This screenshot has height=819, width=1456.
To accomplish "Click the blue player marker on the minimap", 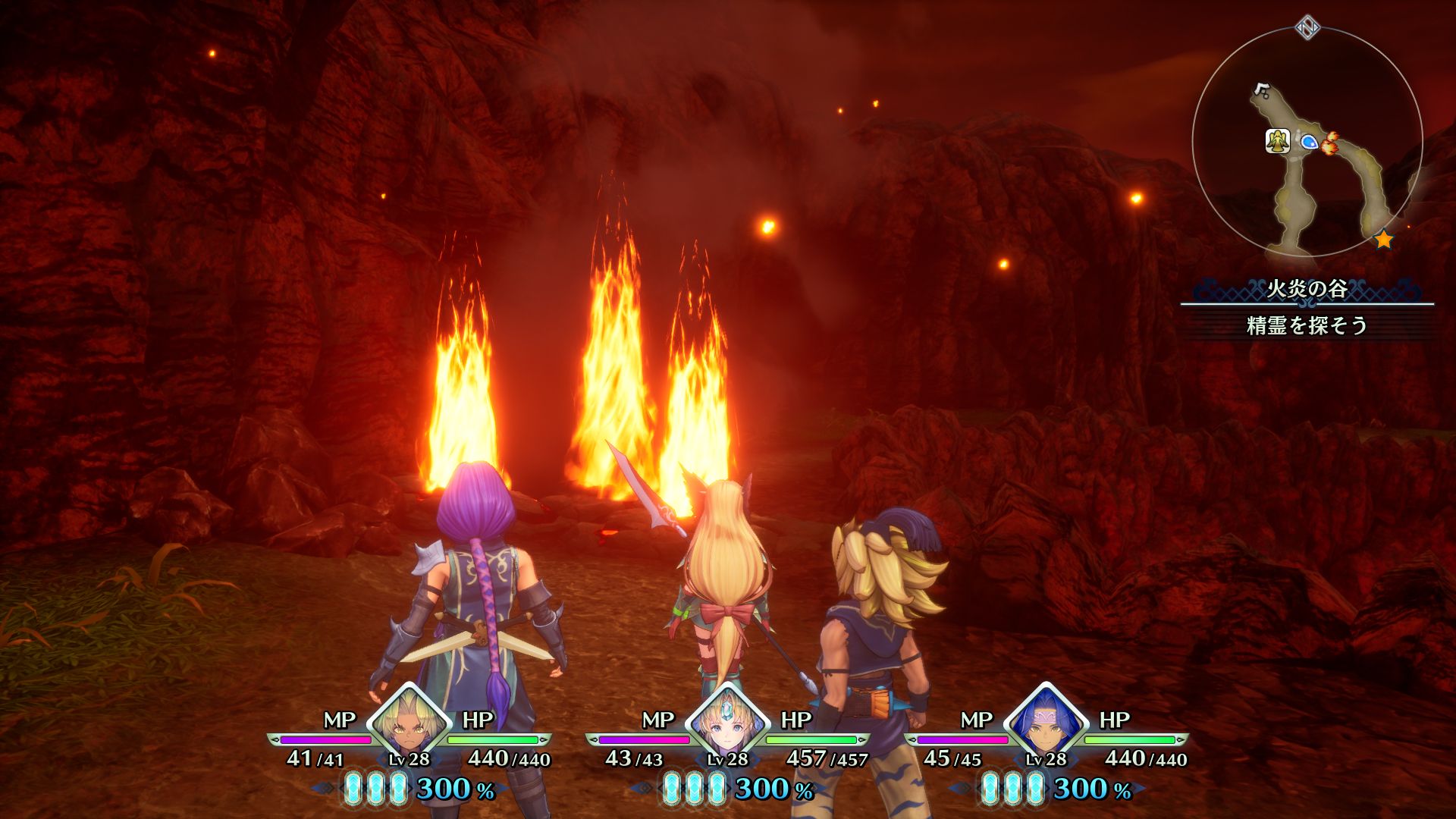I will (x=1308, y=141).
